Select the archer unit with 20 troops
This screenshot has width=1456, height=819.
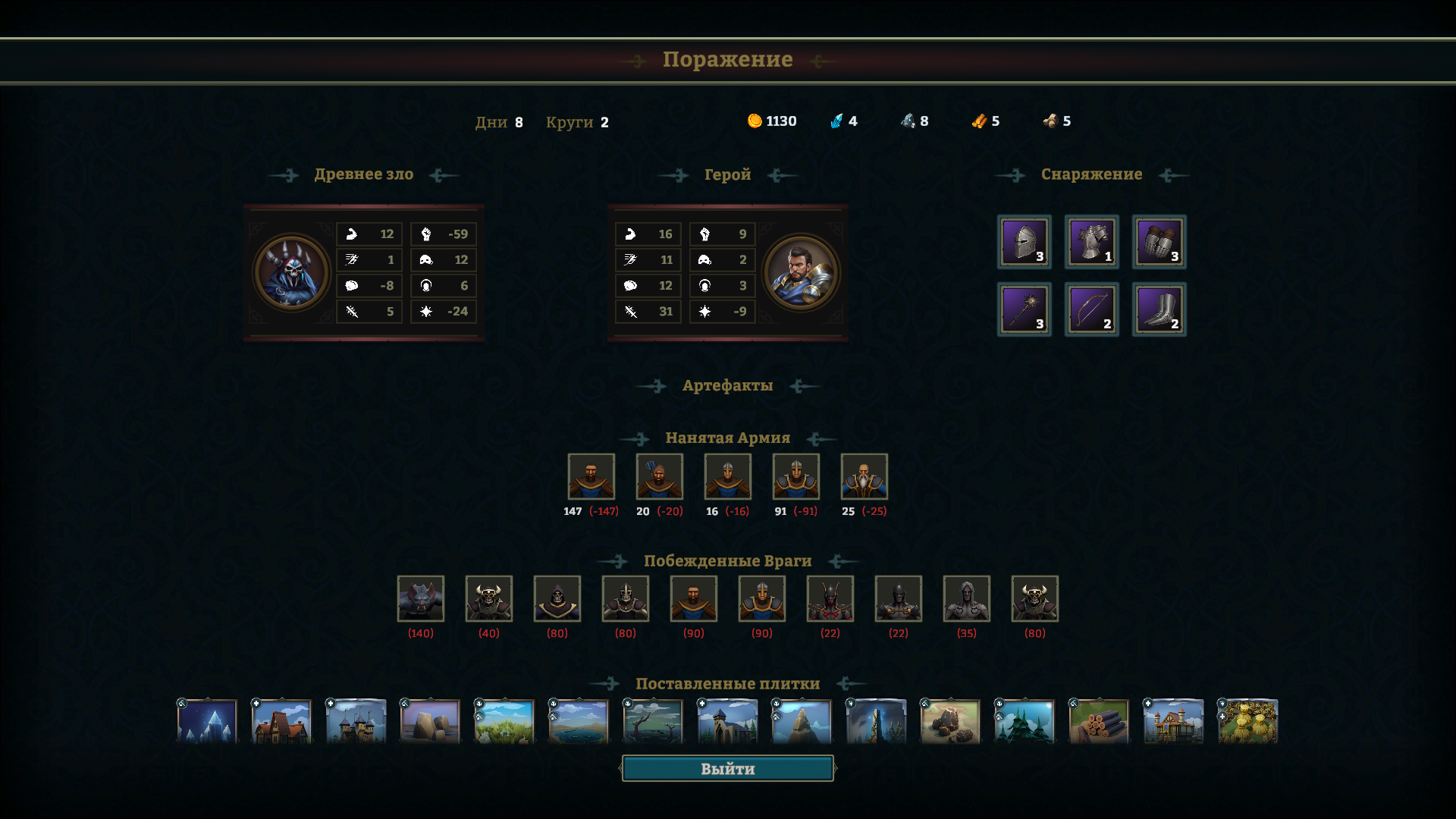tap(659, 476)
